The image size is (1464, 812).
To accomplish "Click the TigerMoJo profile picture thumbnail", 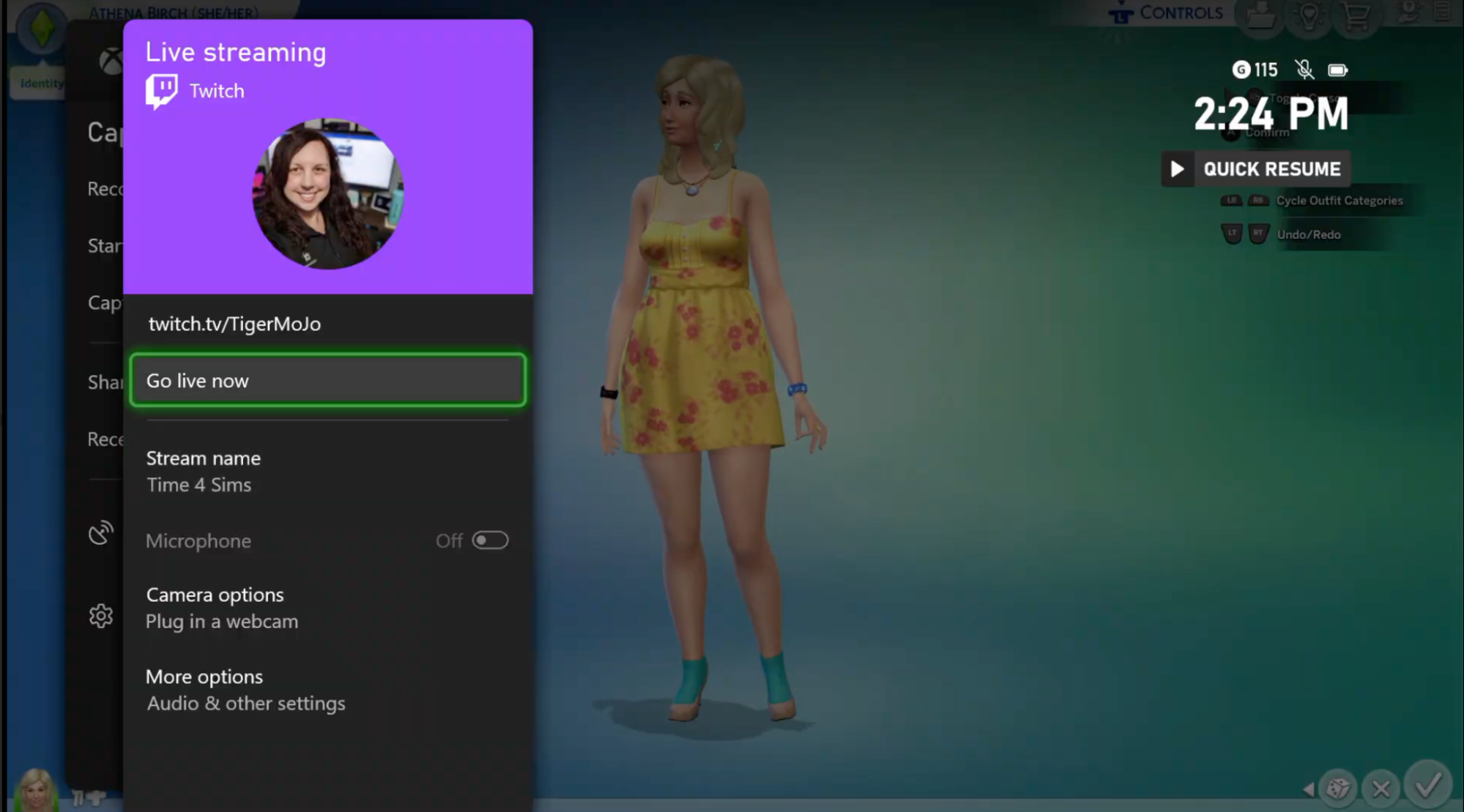I will pos(328,195).
